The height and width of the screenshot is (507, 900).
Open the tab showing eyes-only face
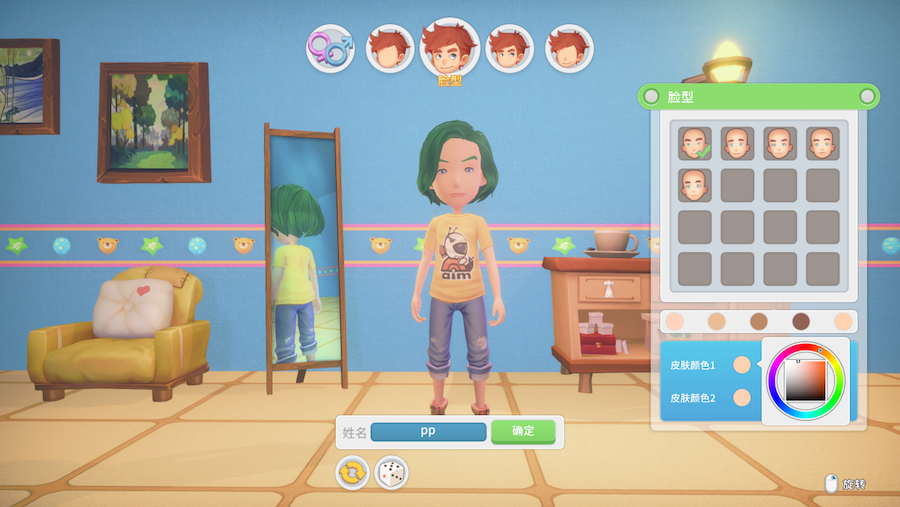click(x=510, y=48)
